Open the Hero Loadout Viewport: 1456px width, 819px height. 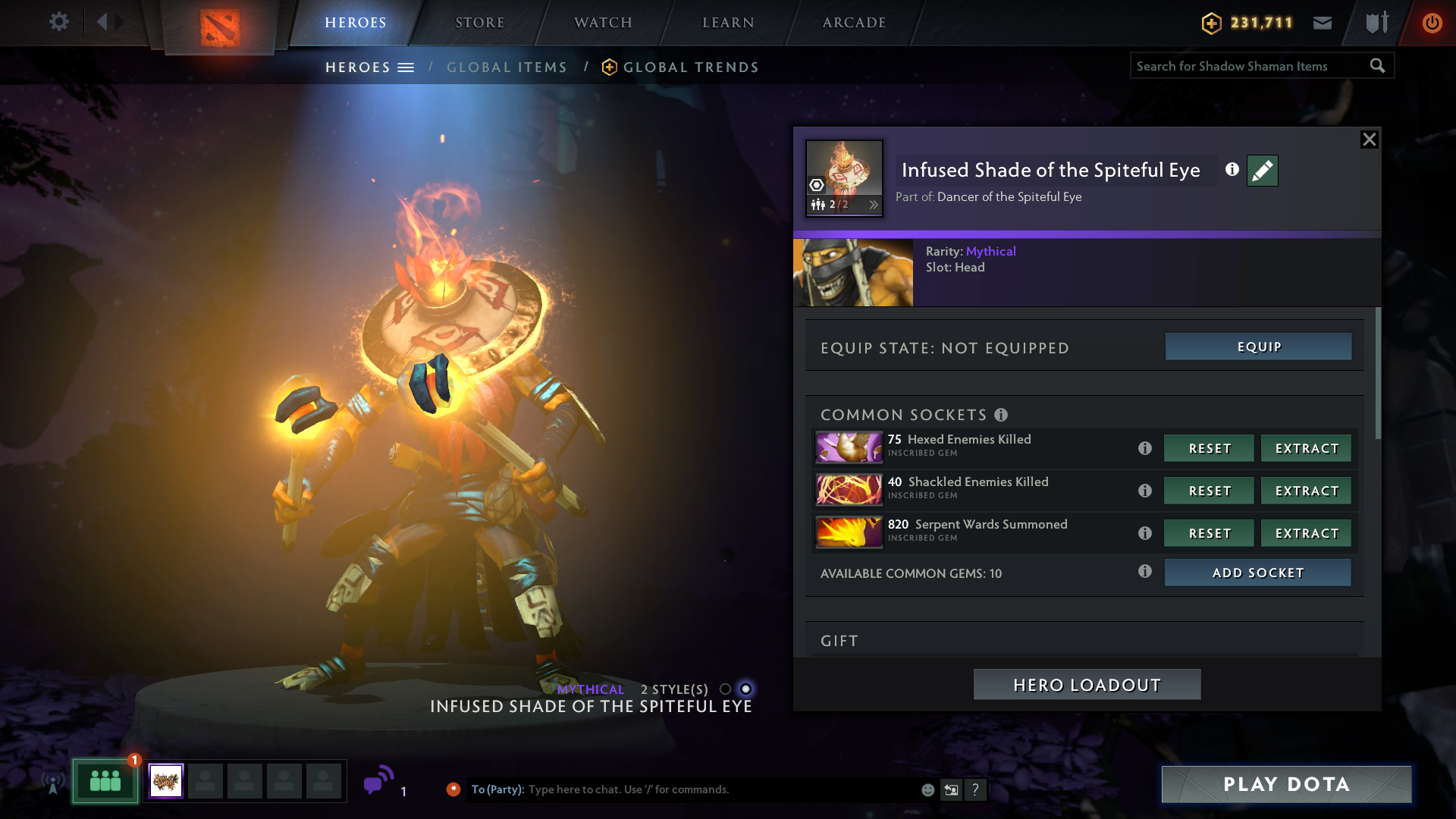(x=1087, y=685)
